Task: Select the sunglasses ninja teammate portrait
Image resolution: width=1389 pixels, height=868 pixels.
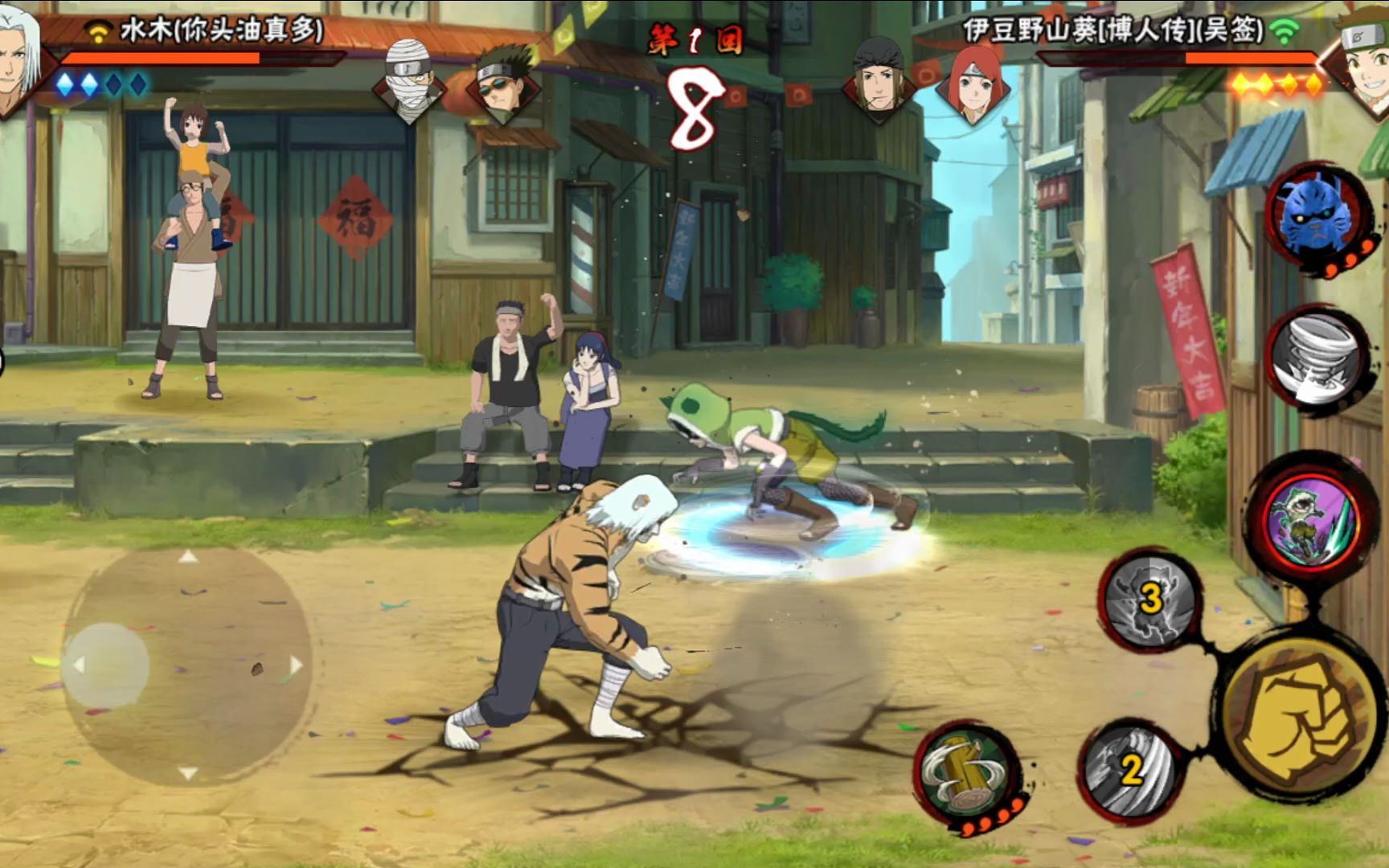Action: [505, 82]
